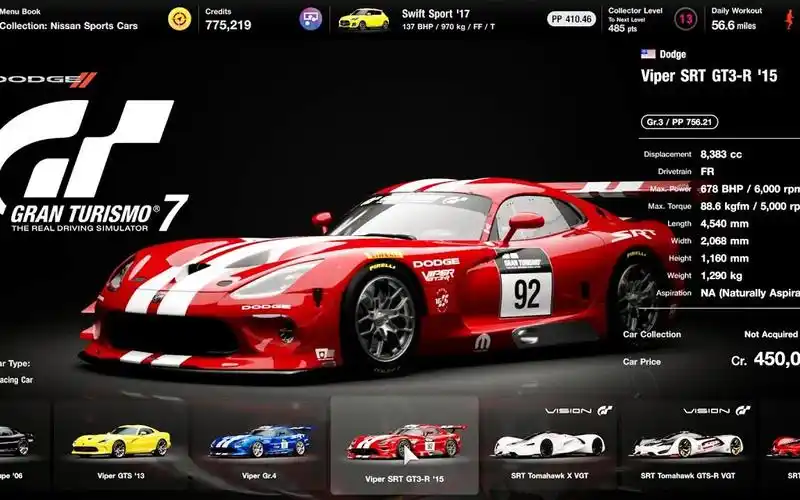Select the blue Viper Gr.4 car
800x500 pixels.
260,441
